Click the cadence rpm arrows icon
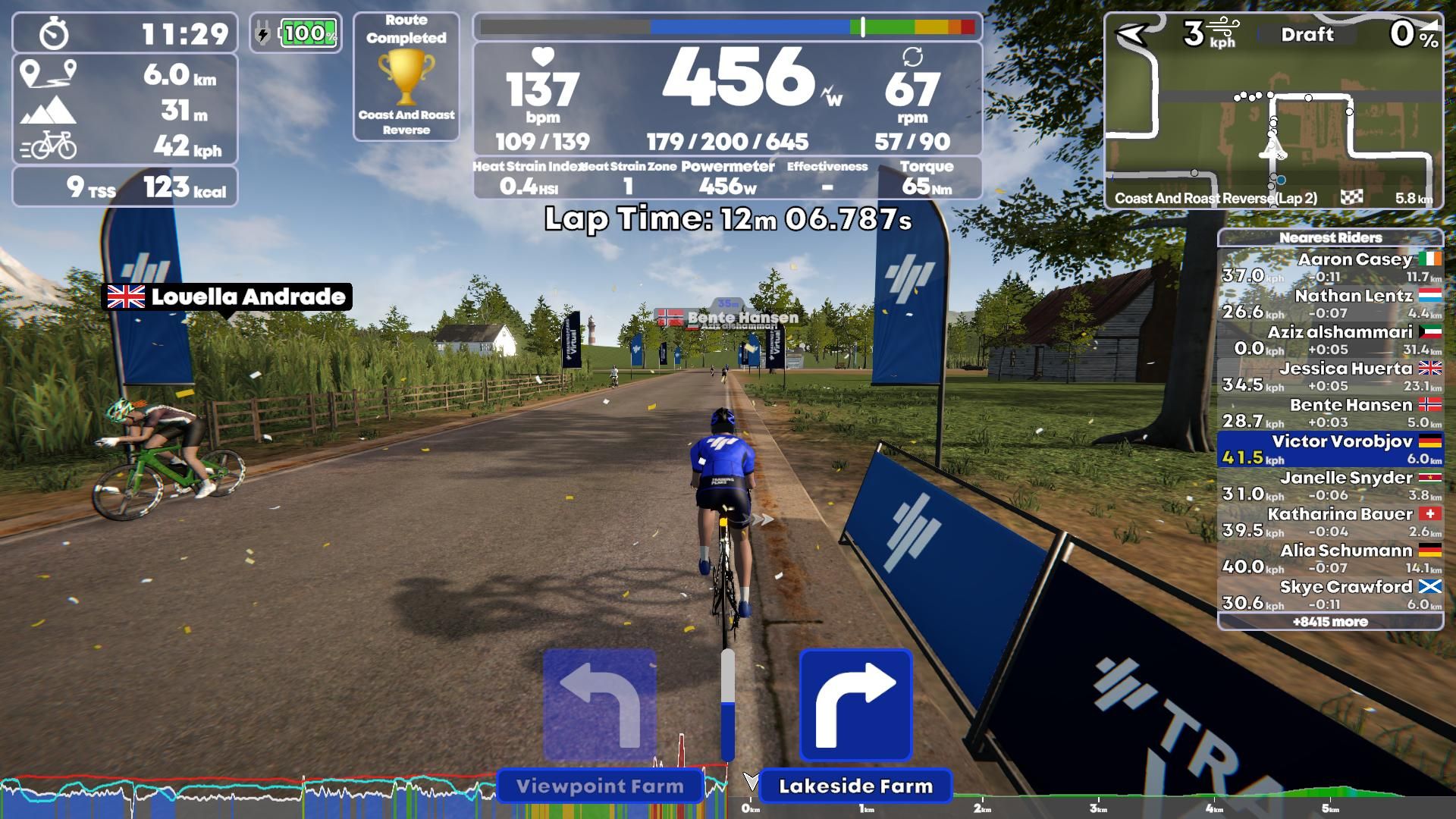 pyautogui.click(x=914, y=55)
